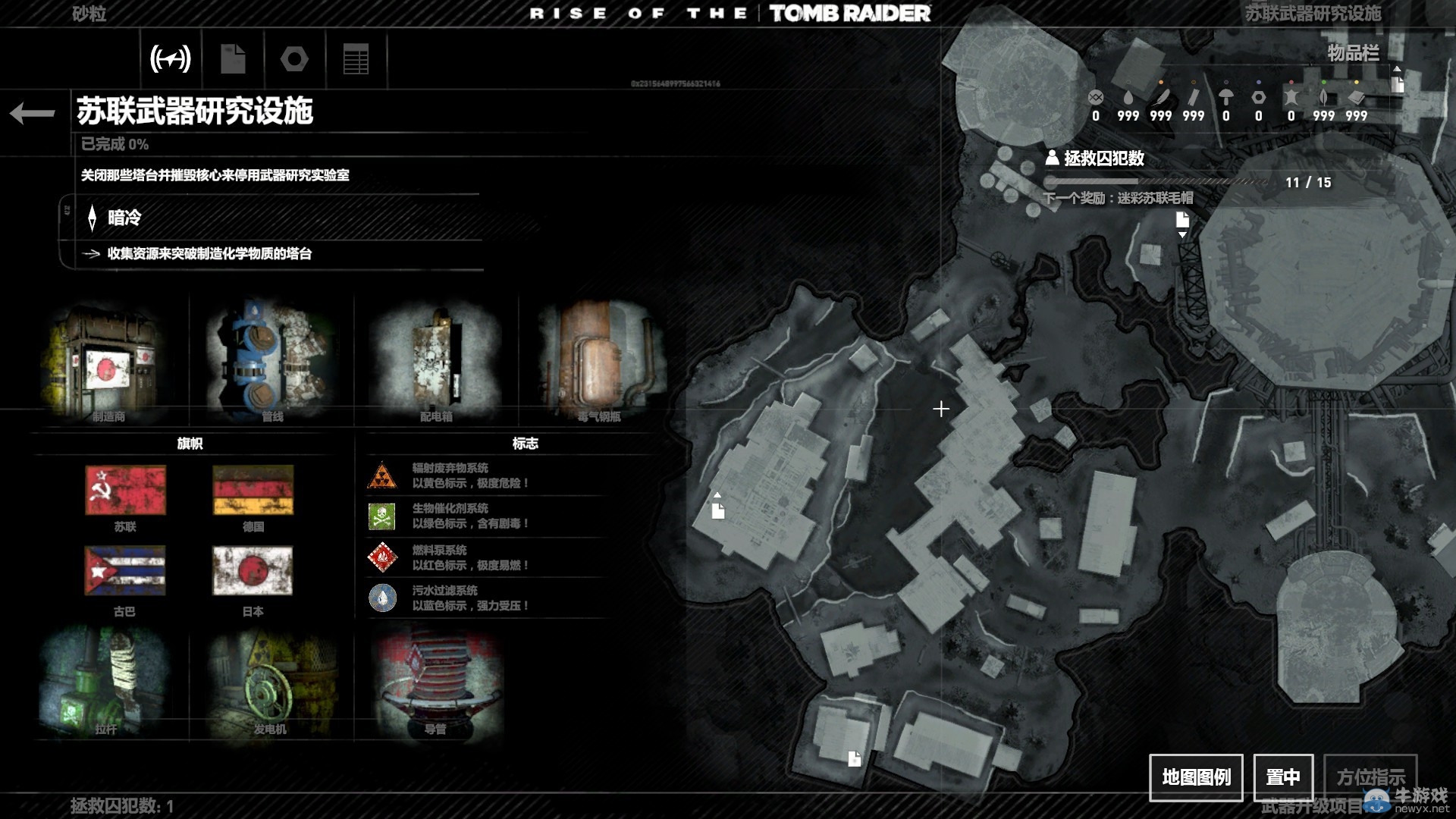Select the hexagon nut tab
This screenshot has height=819, width=1456.
[294, 58]
